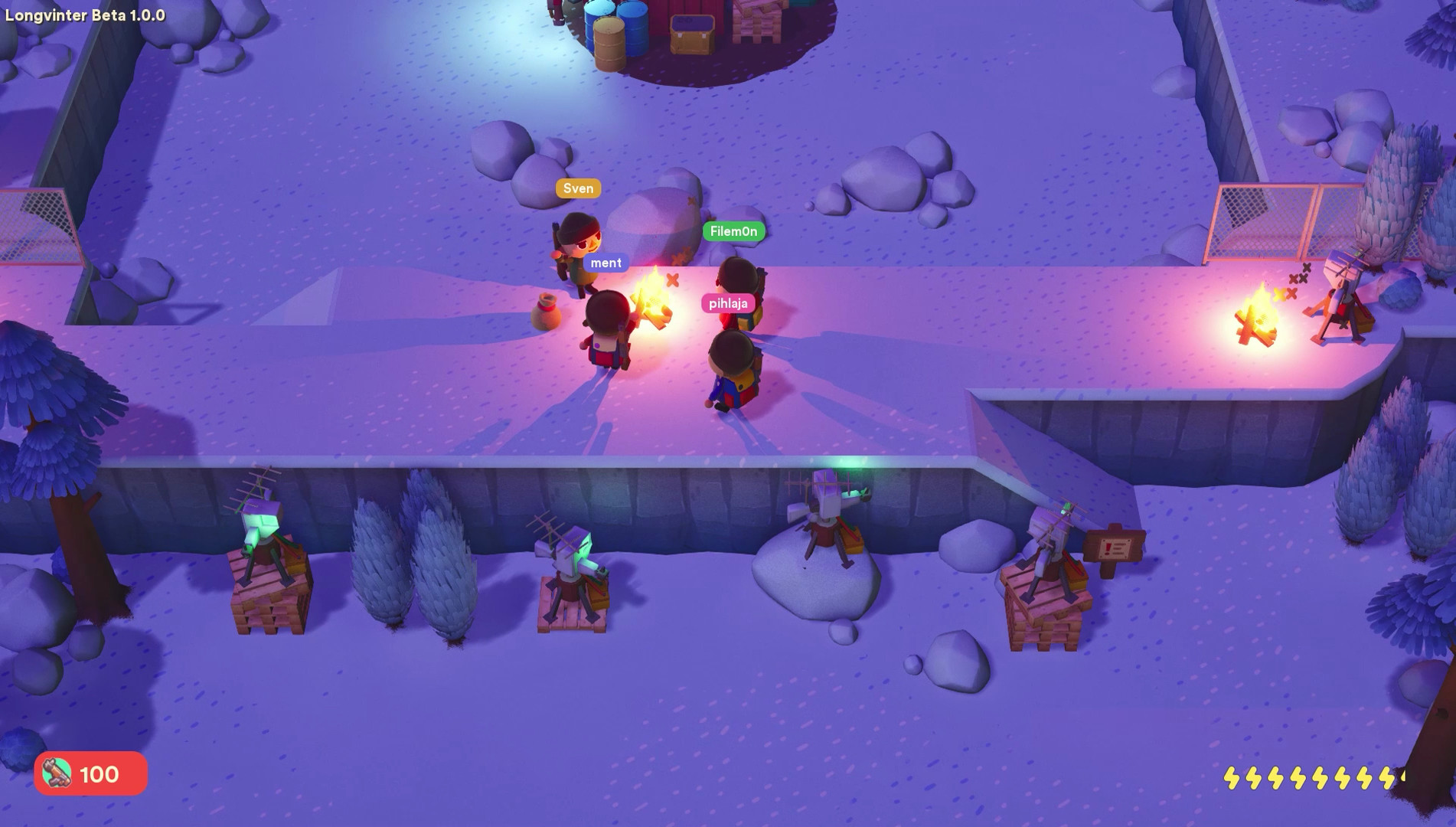Image resolution: width=1456 pixels, height=827 pixels.
Task: Click Sven's yellow name tag
Action: pyautogui.click(x=578, y=188)
